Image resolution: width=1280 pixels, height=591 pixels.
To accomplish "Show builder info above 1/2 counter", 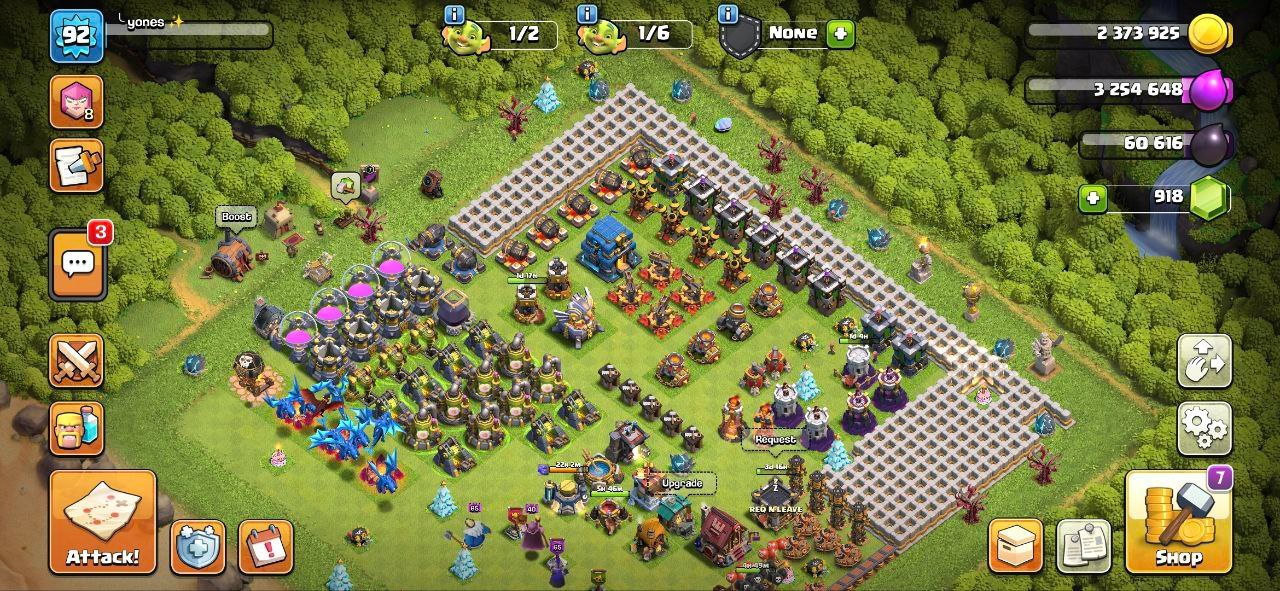I will [455, 14].
